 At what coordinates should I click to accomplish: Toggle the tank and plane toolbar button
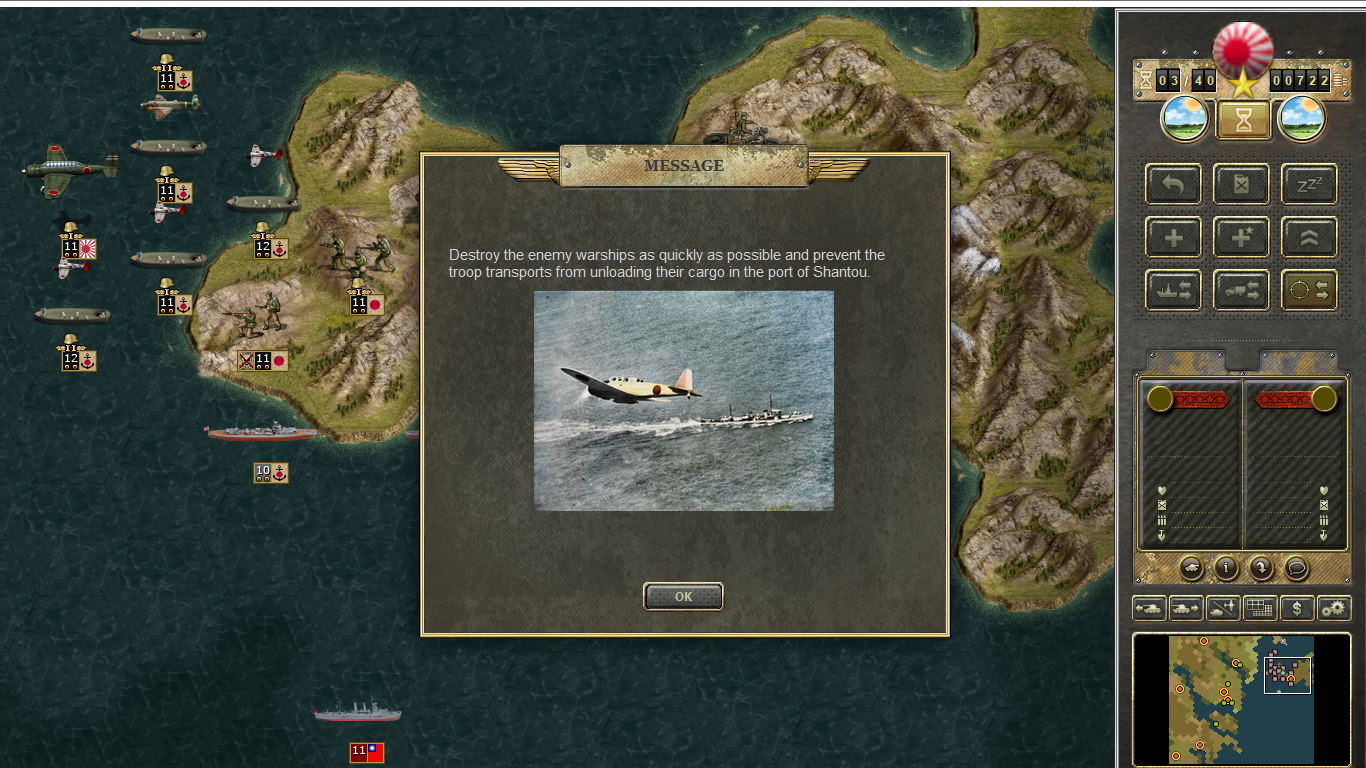(x=1223, y=607)
